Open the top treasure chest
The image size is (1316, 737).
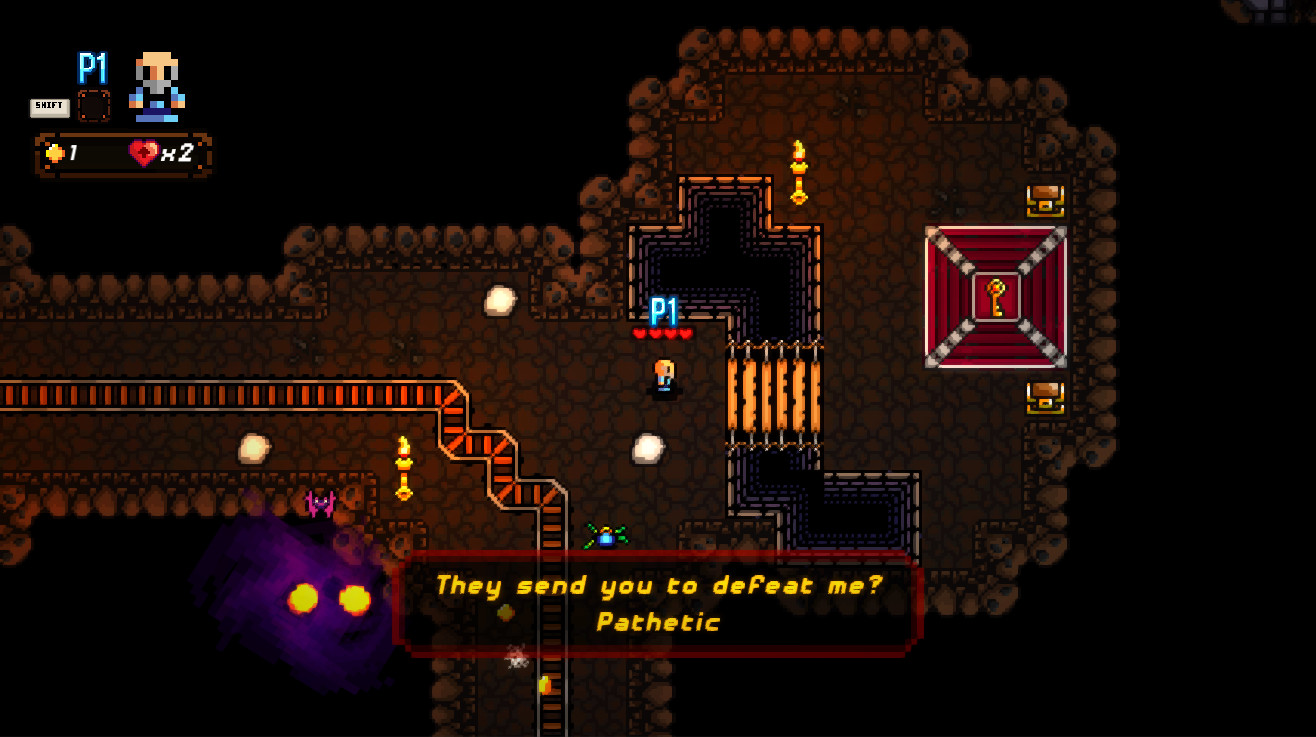click(1042, 200)
